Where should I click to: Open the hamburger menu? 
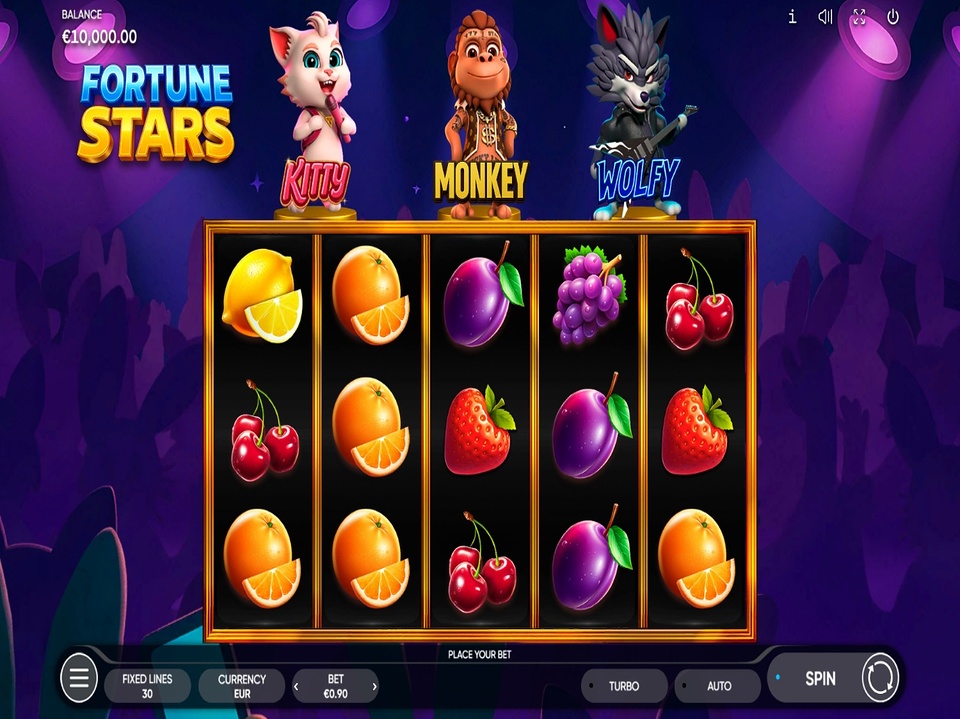click(x=79, y=680)
